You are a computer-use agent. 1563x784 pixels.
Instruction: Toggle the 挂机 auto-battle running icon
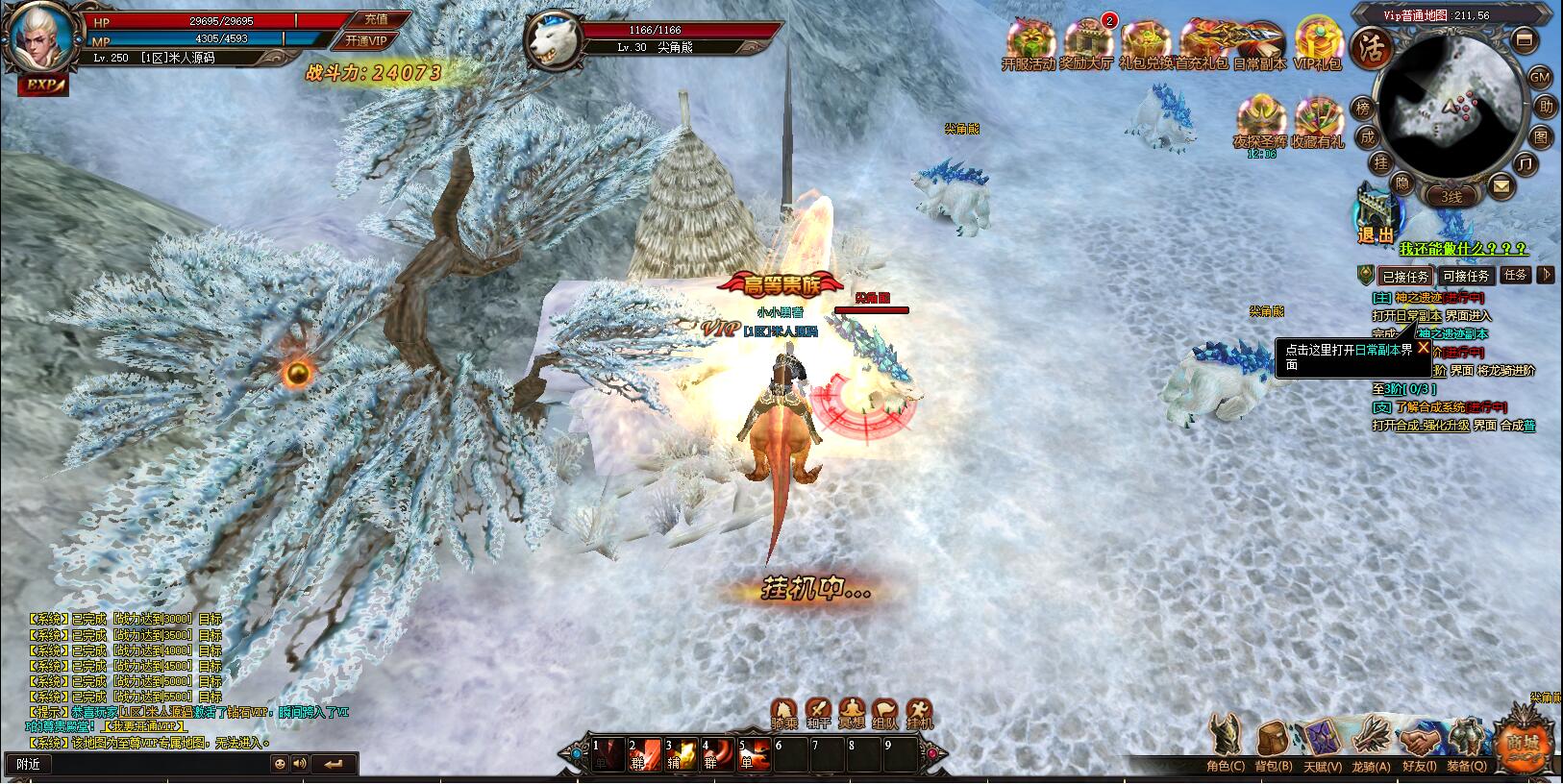tap(920, 711)
